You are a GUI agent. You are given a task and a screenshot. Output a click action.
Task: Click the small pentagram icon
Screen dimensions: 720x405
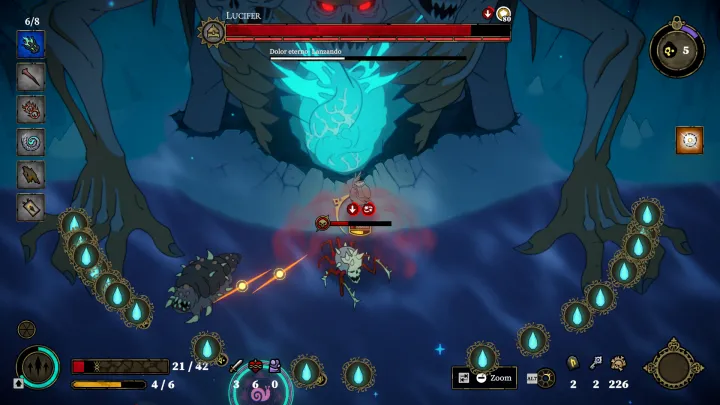pyautogui.click(x=27, y=329)
